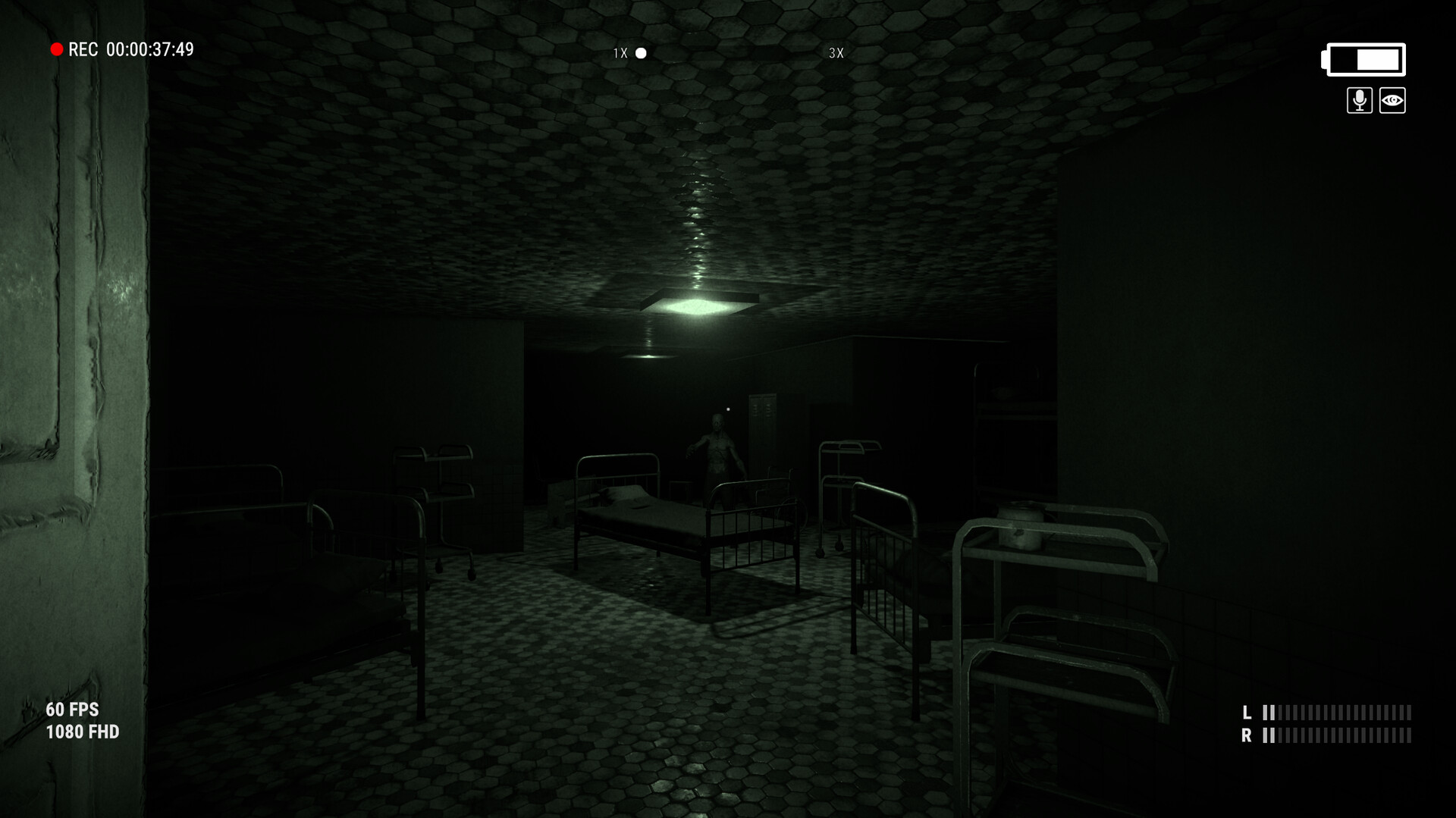Click the recording timer 00:00:37:49

pyautogui.click(x=149, y=49)
